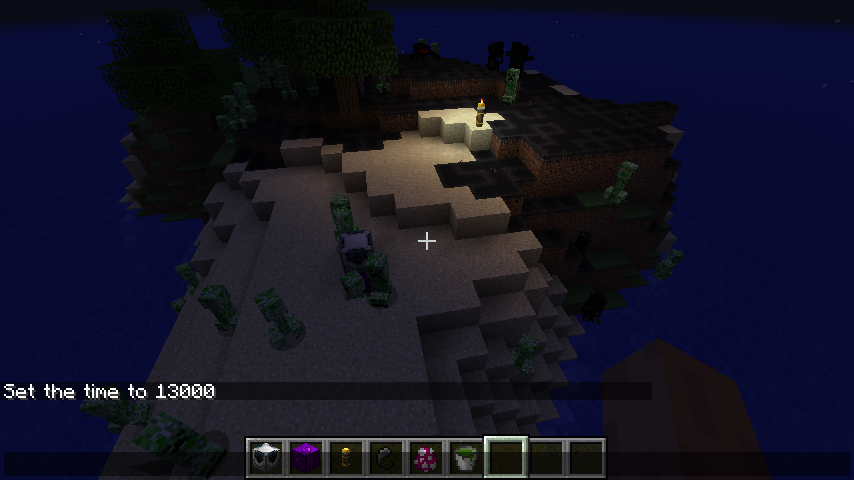Pick the dark curved item slot
The height and width of the screenshot is (480, 854).
pos(386,458)
